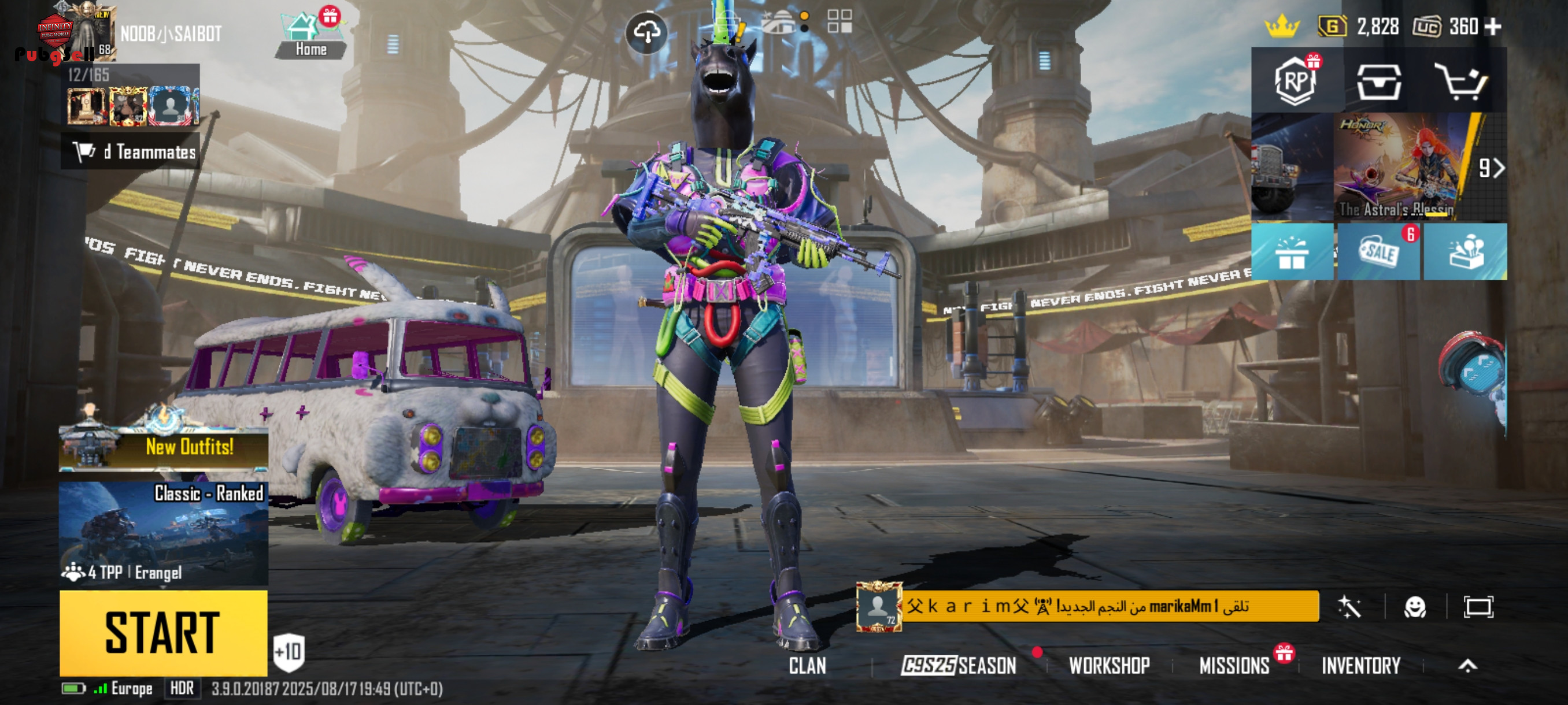Go to the CLAN menu

[807, 666]
